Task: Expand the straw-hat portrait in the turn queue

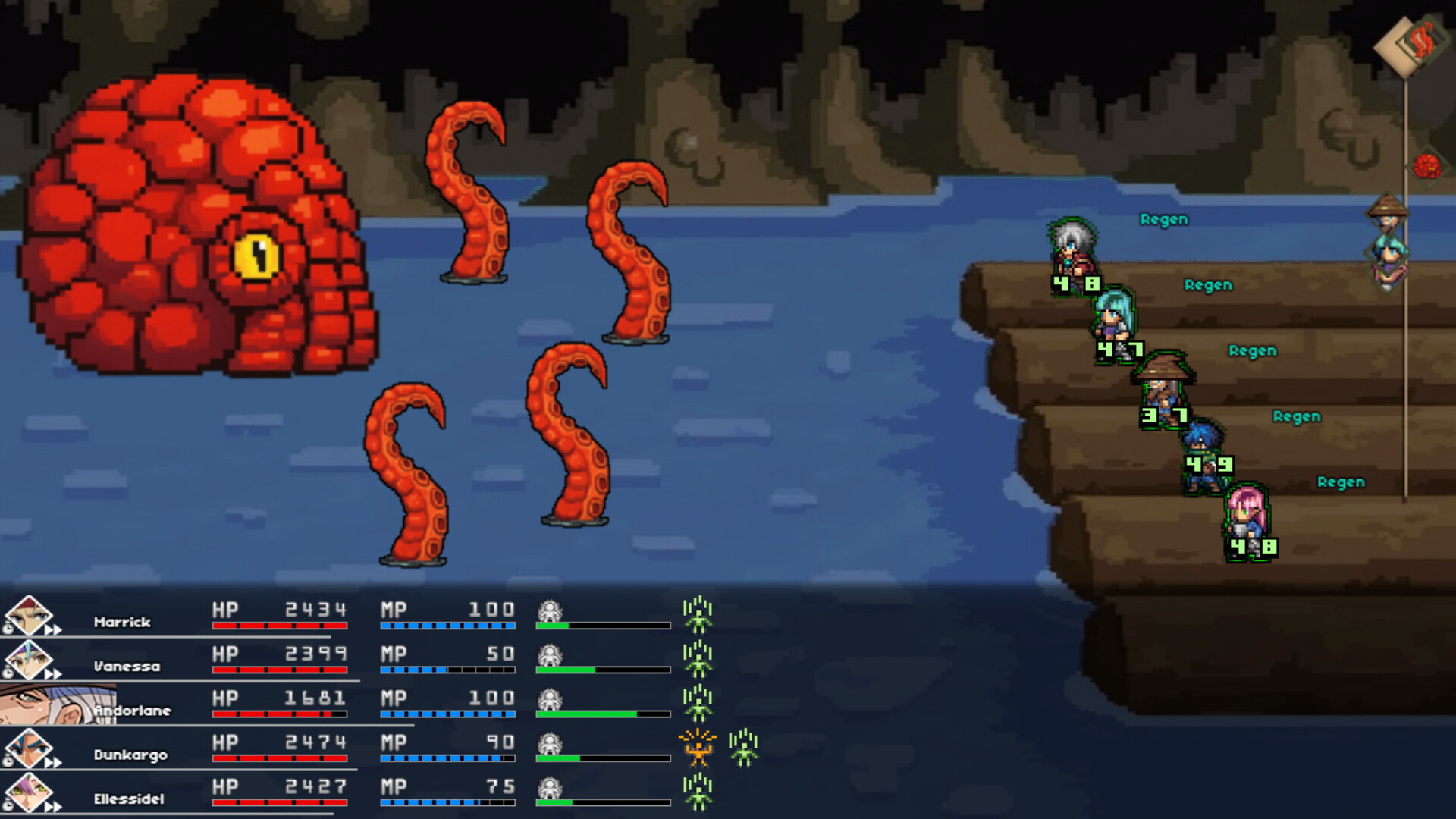Action: [1389, 214]
